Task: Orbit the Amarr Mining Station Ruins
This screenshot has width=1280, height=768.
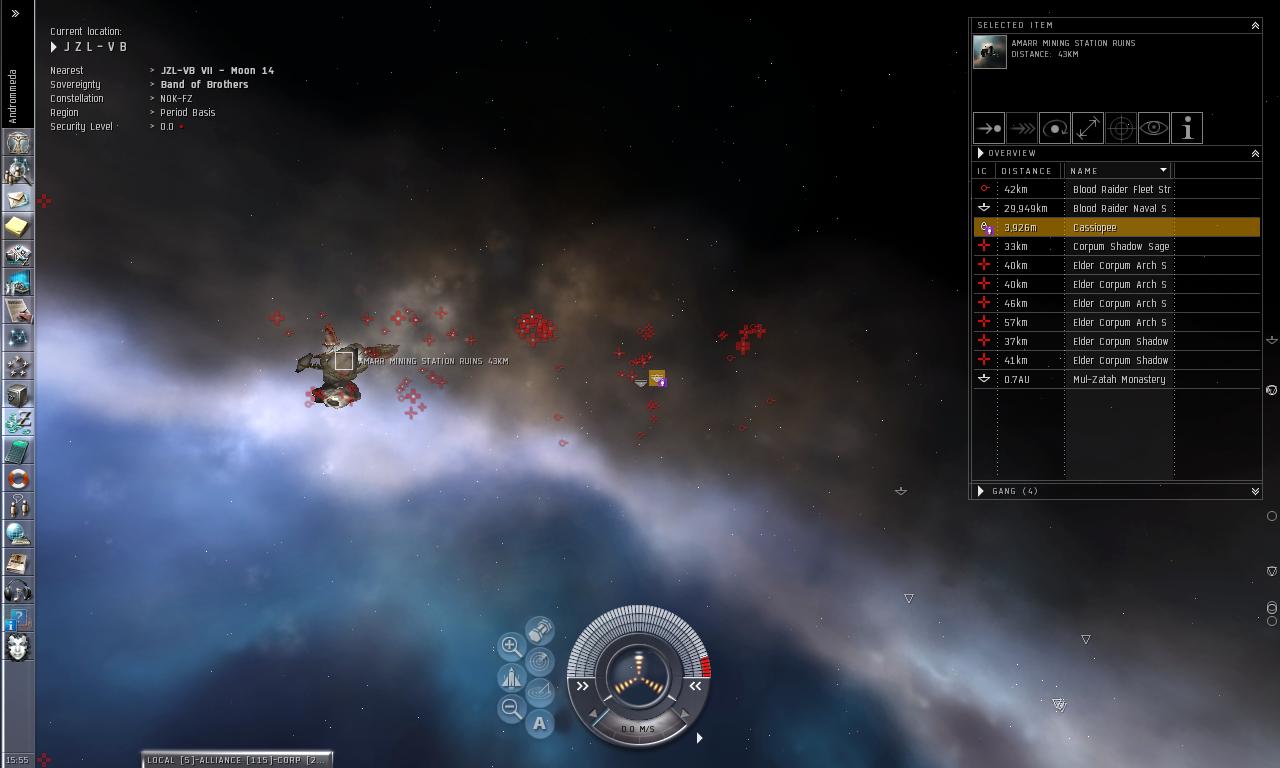Action: pyautogui.click(x=1055, y=128)
